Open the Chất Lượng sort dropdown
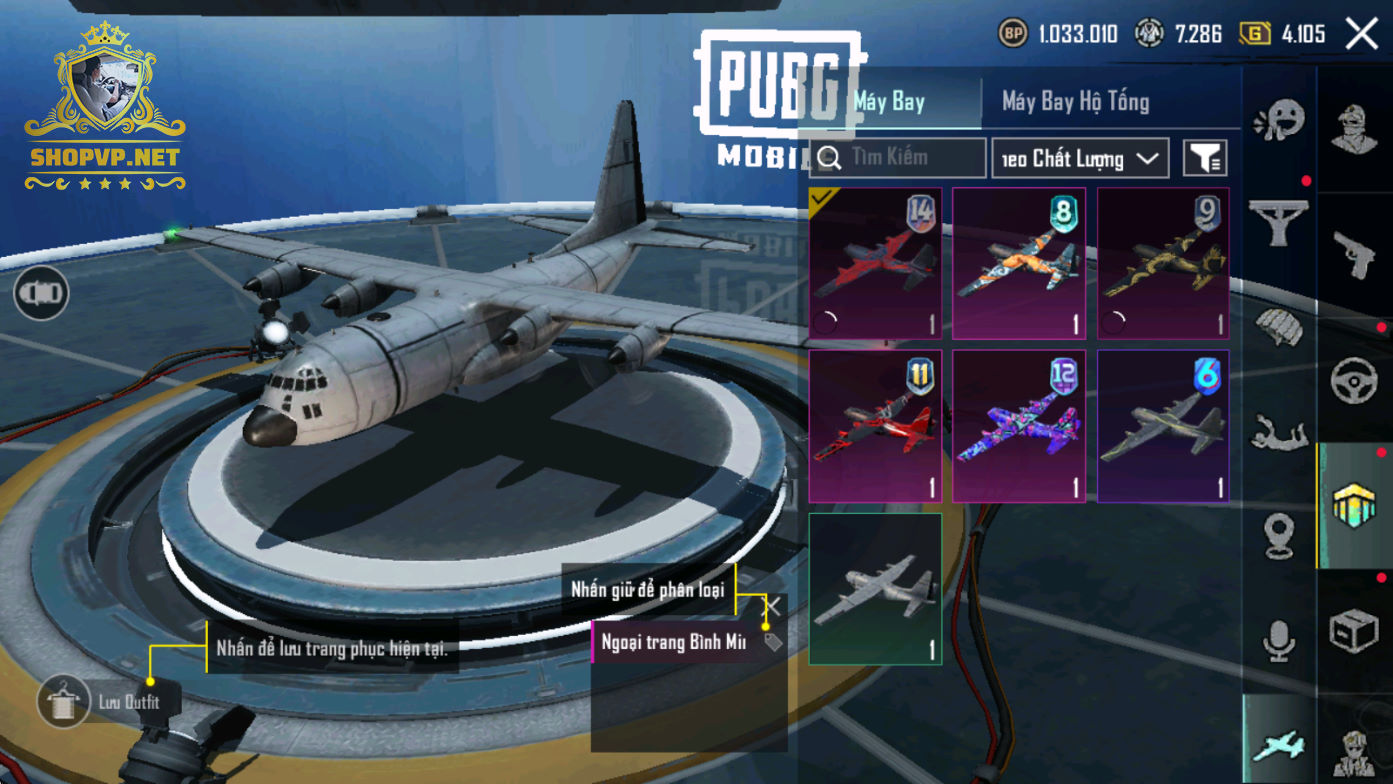Viewport: 1393px width, 784px height. [x=1080, y=159]
